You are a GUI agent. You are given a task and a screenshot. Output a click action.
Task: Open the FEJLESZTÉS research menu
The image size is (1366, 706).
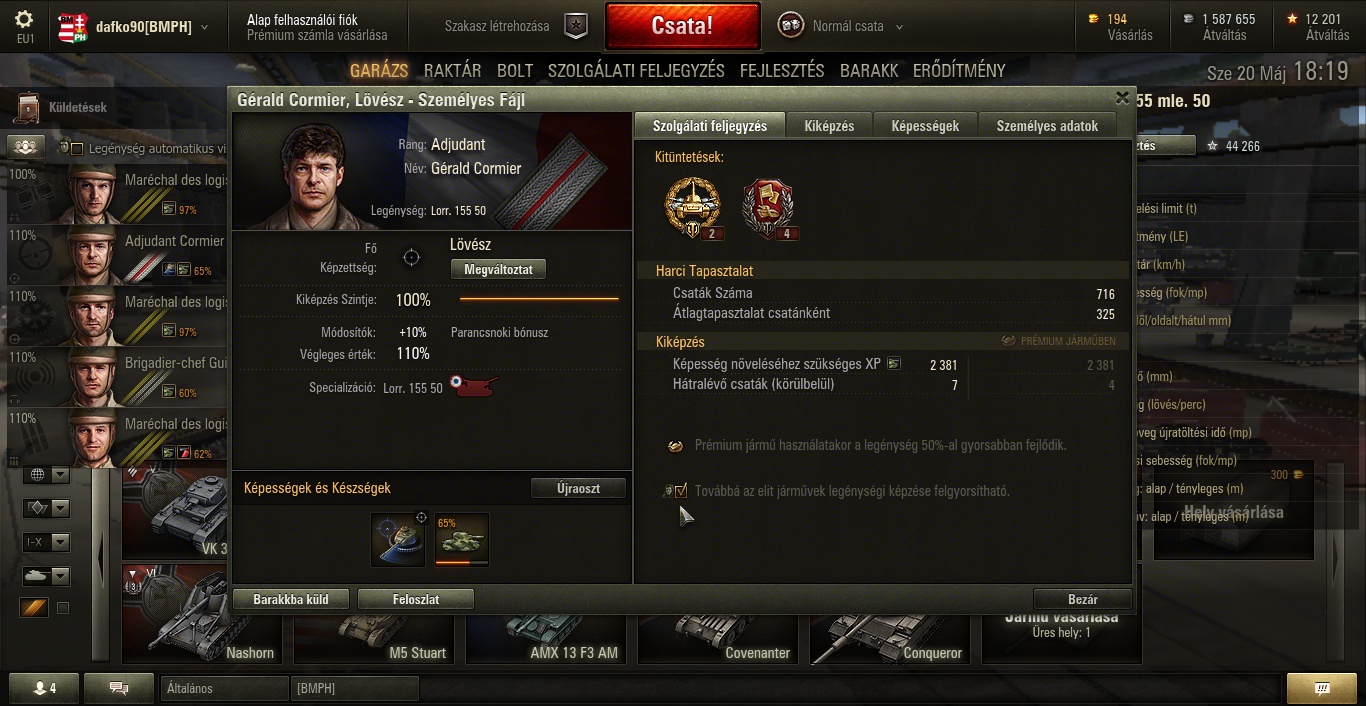(782, 71)
